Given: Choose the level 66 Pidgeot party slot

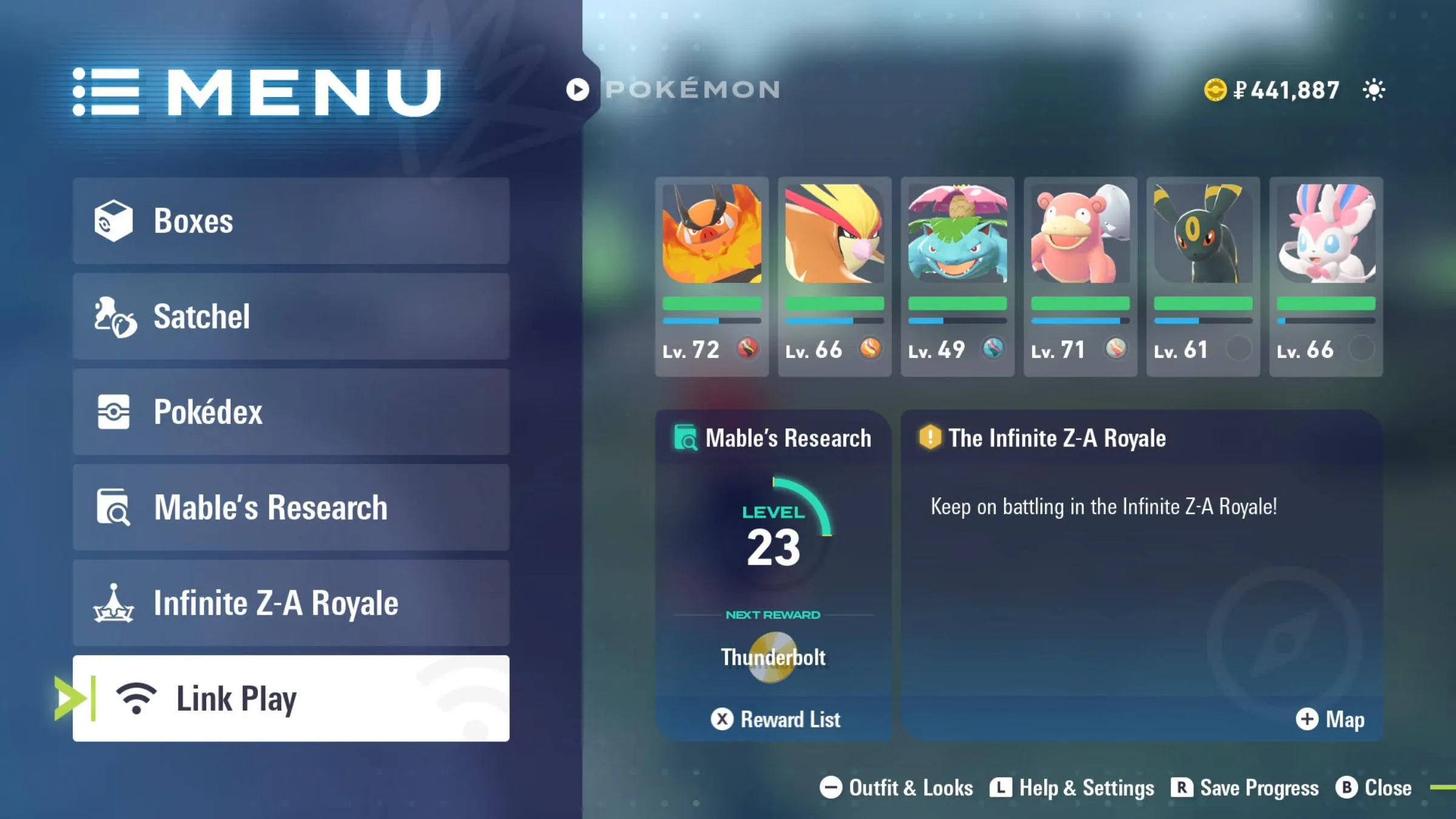Looking at the screenshot, I should click(835, 277).
